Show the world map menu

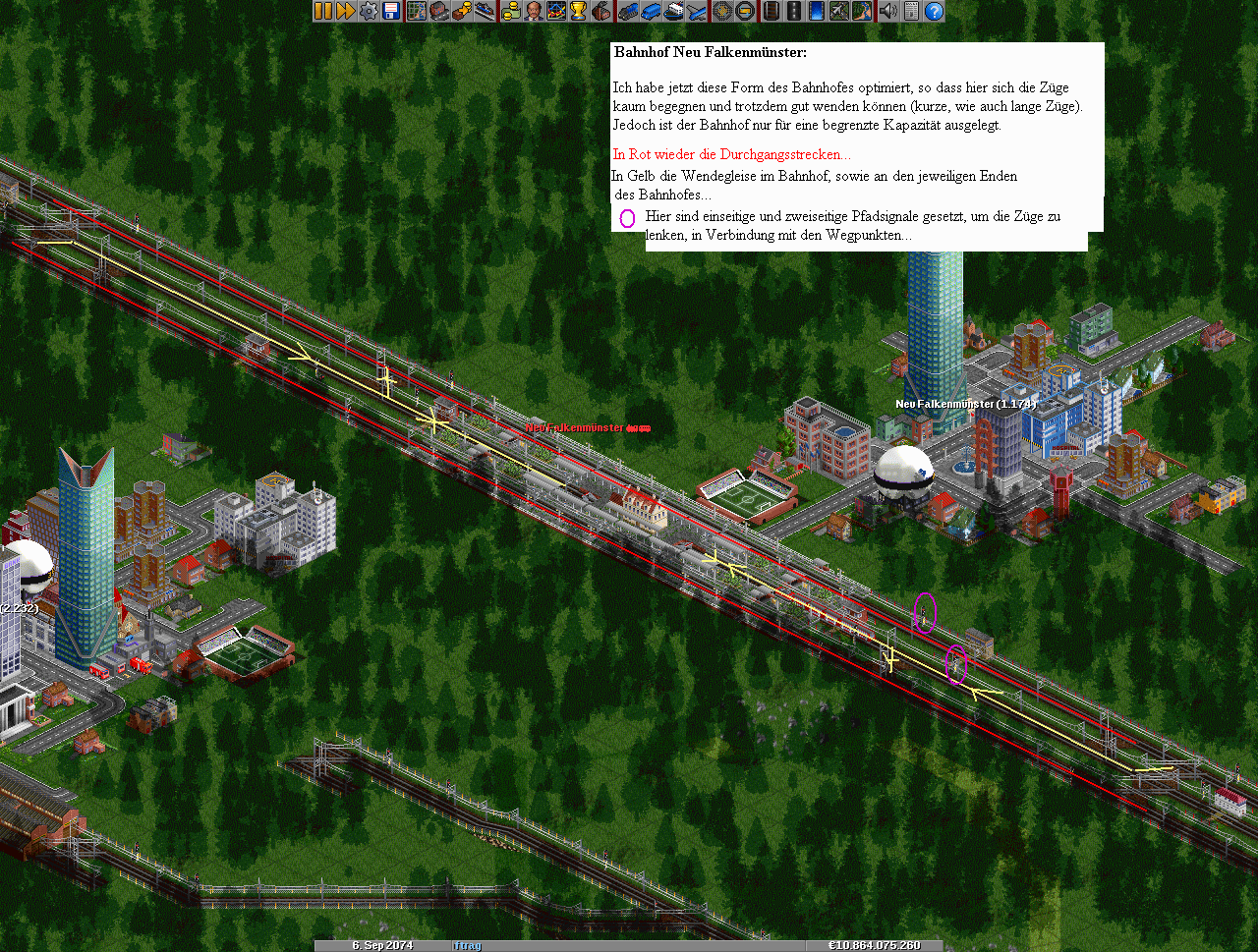pyautogui.click(x=417, y=11)
